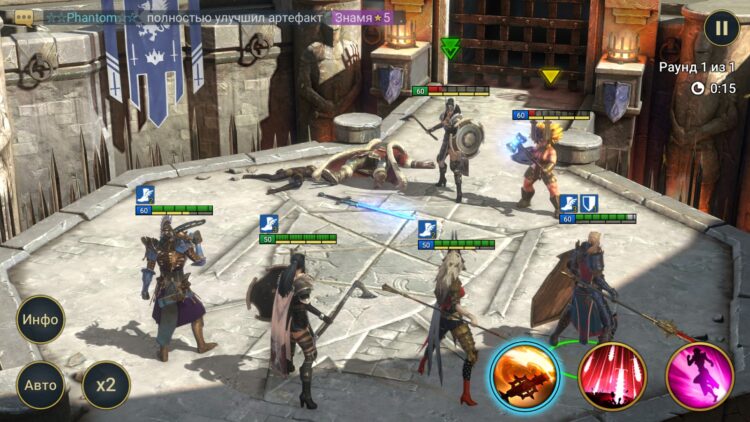The height and width of the screenshot is (422, 750).
Task: Open the Инфо battle info panel
Action: [x=41, y=320]
